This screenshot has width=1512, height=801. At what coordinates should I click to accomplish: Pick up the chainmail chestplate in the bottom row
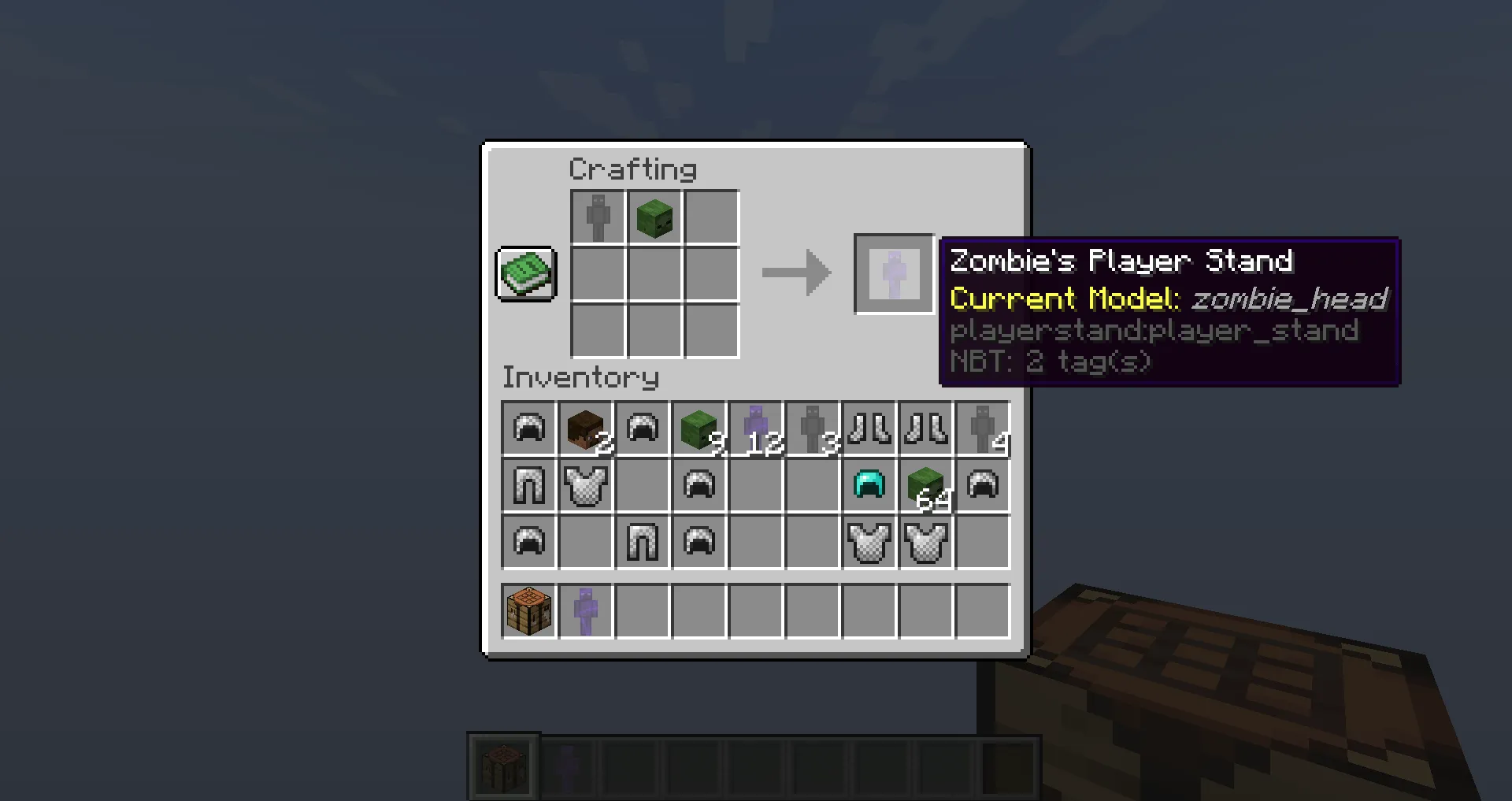pos(869,542)
